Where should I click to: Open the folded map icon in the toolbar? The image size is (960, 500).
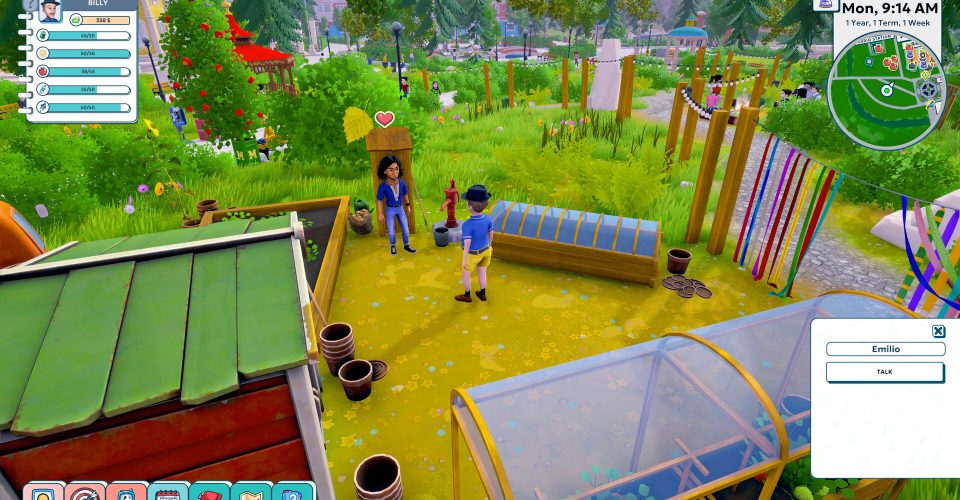point(251,493)
